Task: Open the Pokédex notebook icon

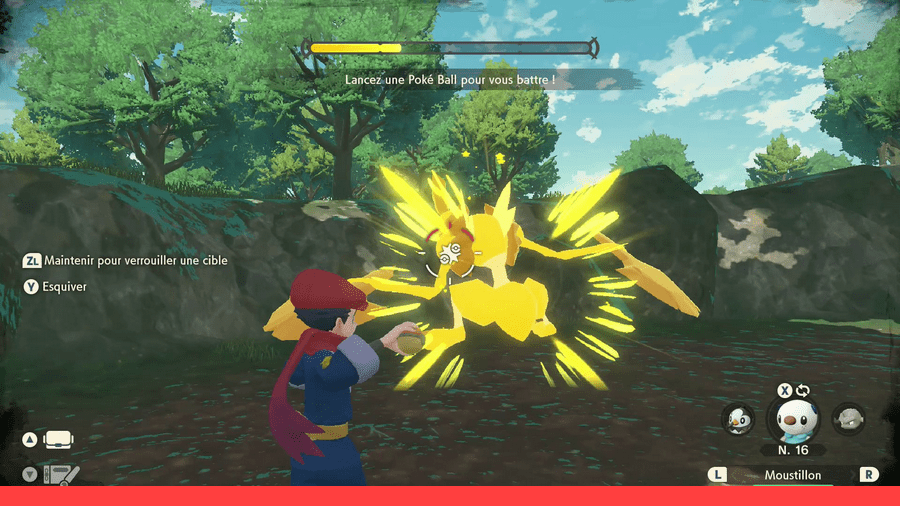Action: click(60, 475)
